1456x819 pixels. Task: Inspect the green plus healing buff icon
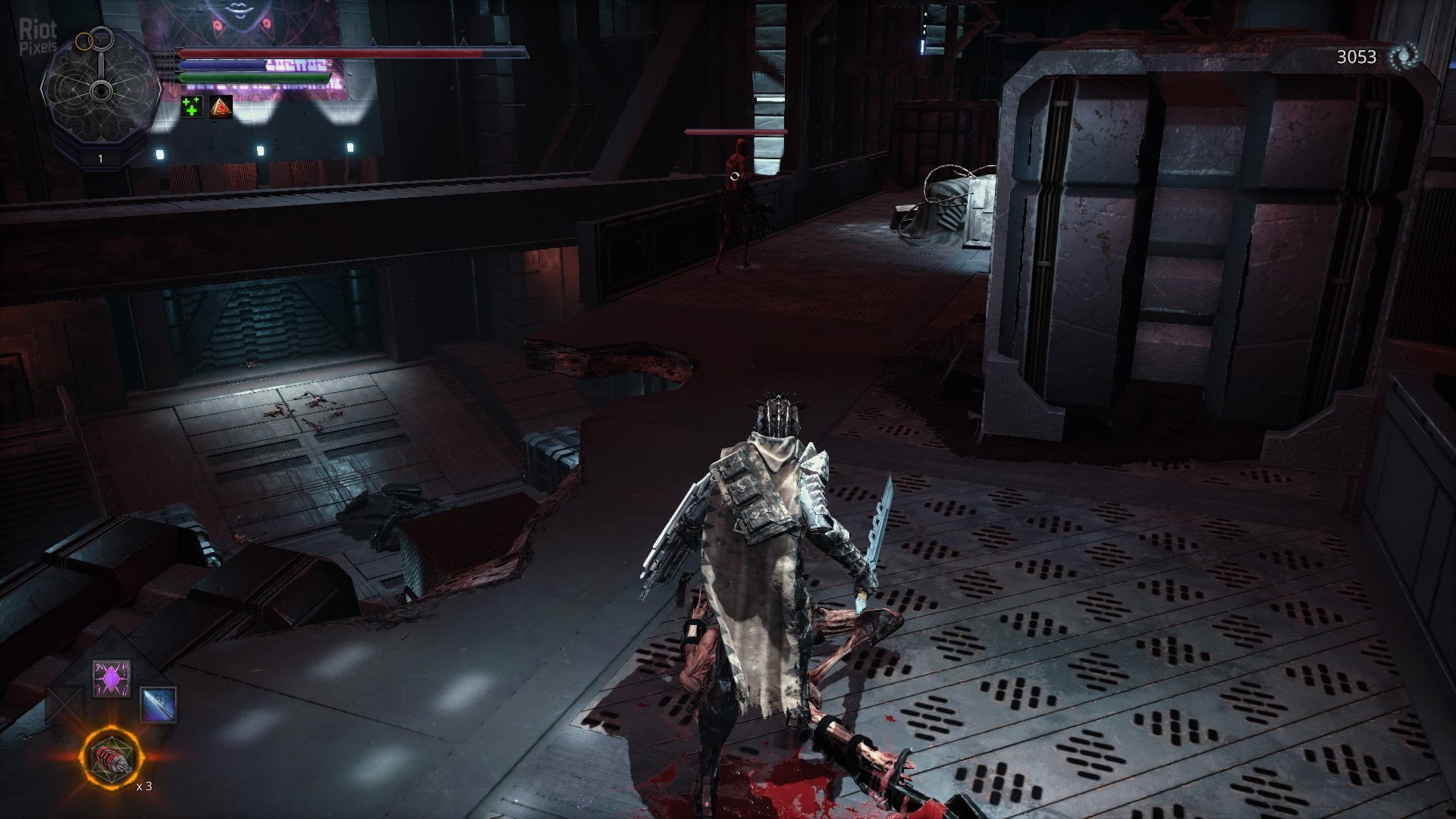click(x=192, y=108)
